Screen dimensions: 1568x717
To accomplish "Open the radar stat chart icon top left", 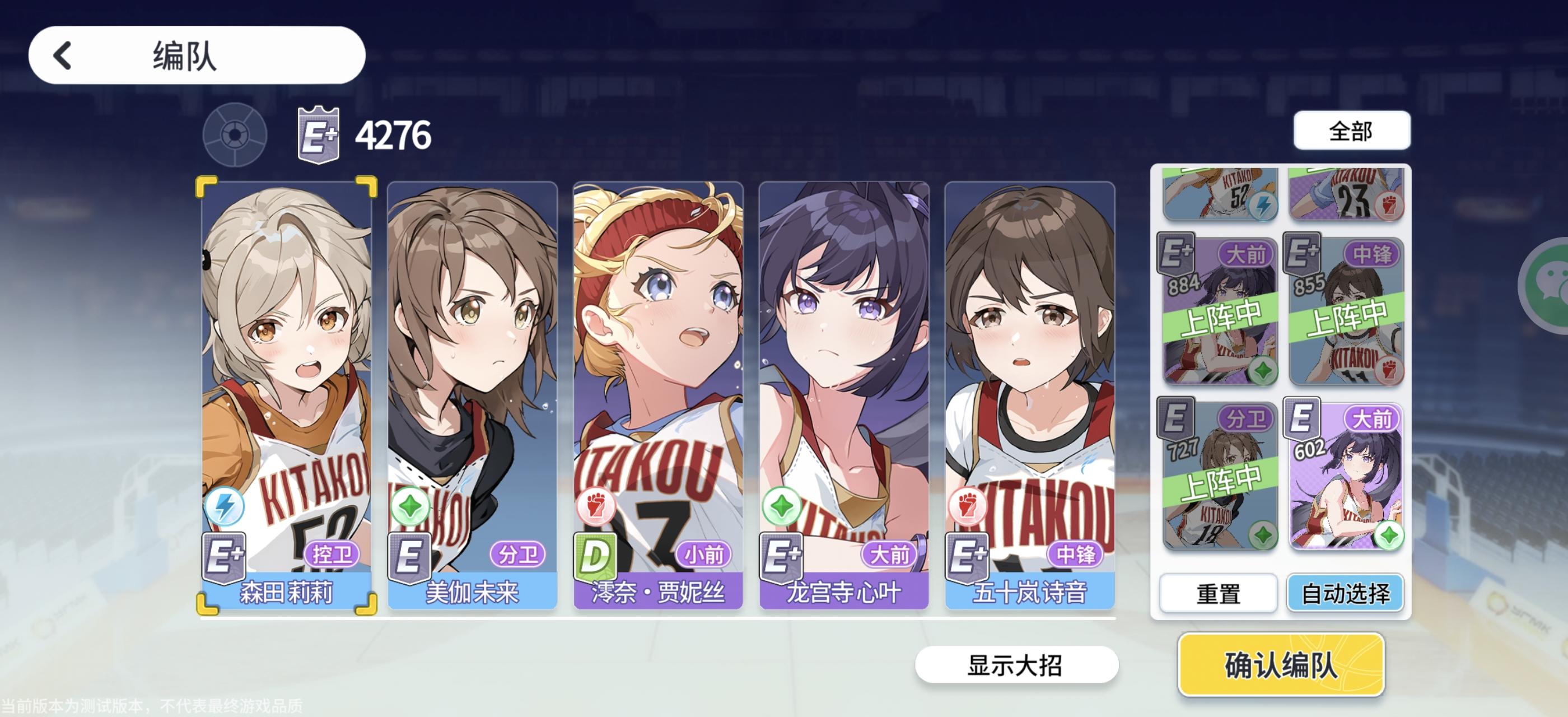I will click(236, 134).
